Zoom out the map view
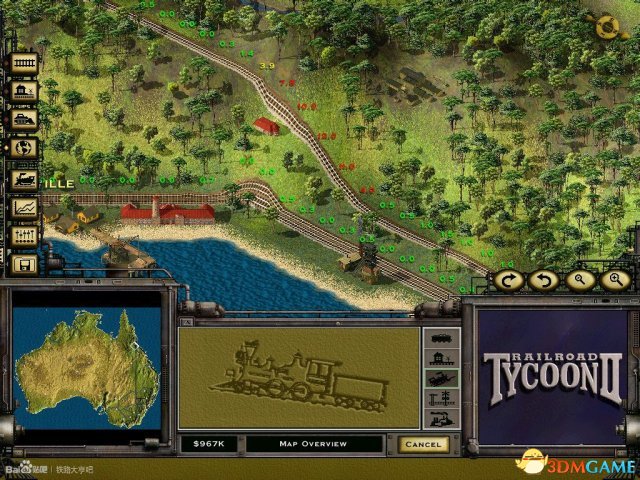Image resolution: width=640 pixels, height=480 pixels. coord(579,280)
